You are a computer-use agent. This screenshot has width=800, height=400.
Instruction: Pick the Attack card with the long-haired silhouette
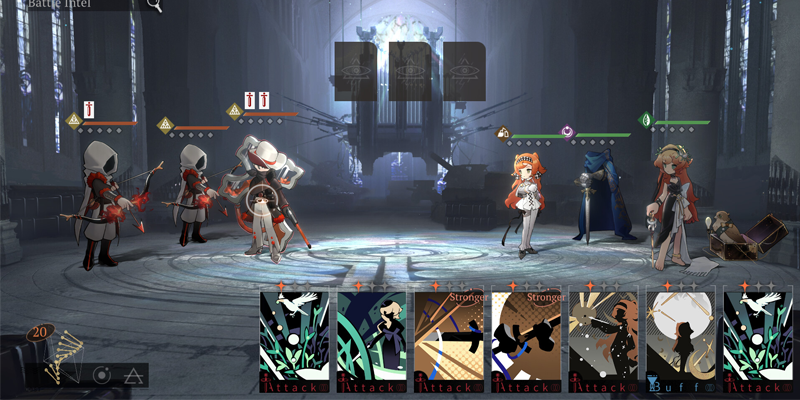(604, 340)
